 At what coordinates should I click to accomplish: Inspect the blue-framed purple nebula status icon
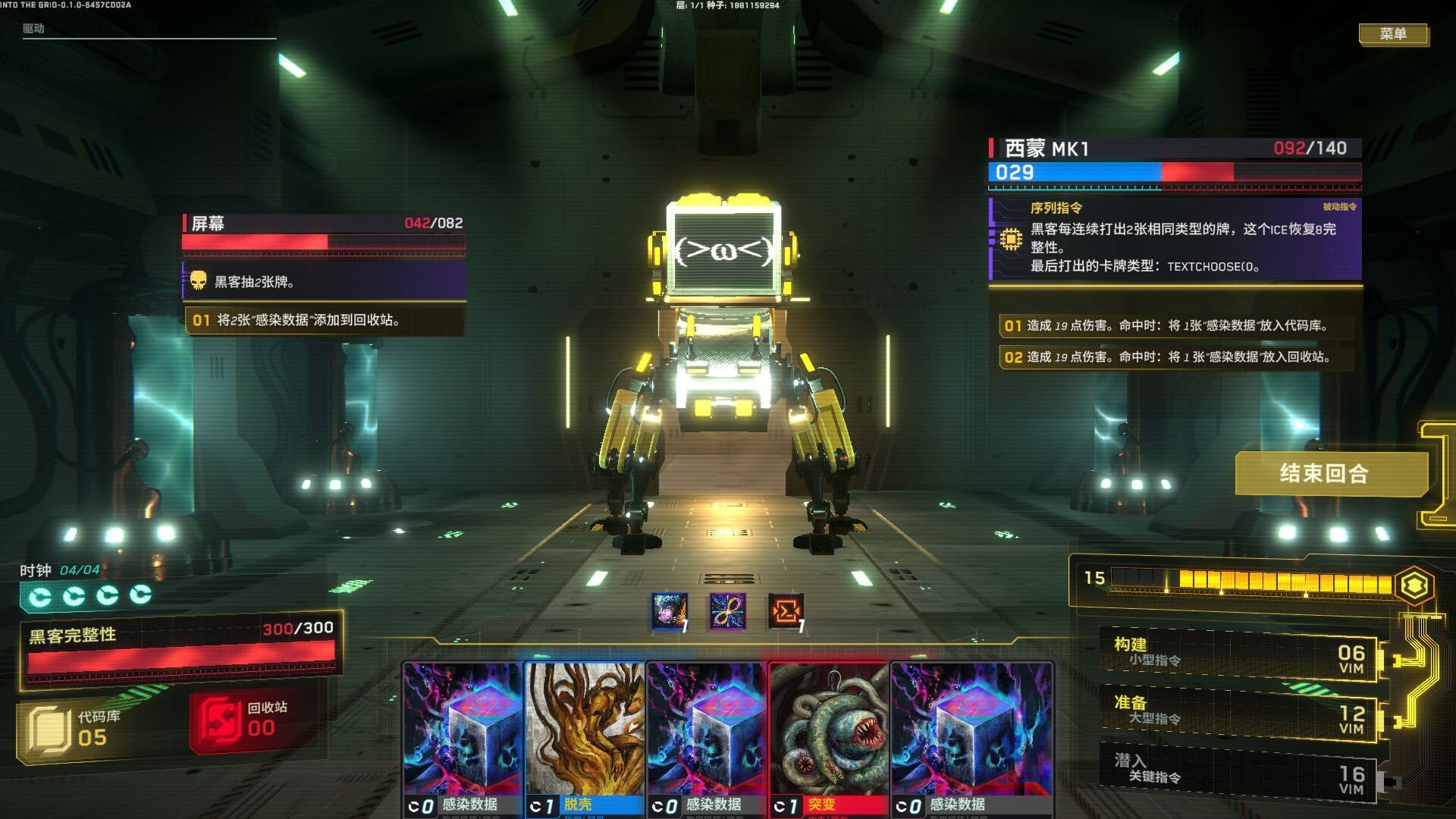(670, 611)
